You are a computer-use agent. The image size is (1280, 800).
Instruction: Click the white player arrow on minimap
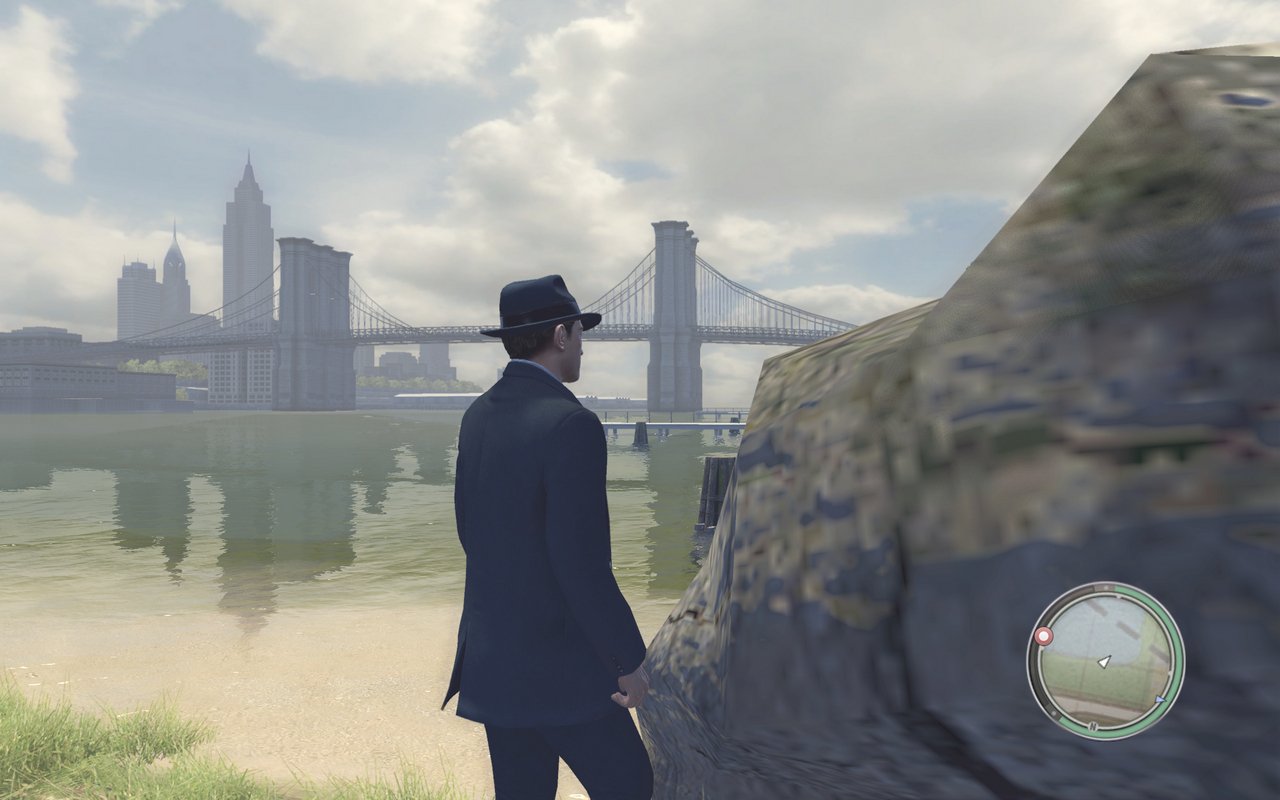point(1104,661)
